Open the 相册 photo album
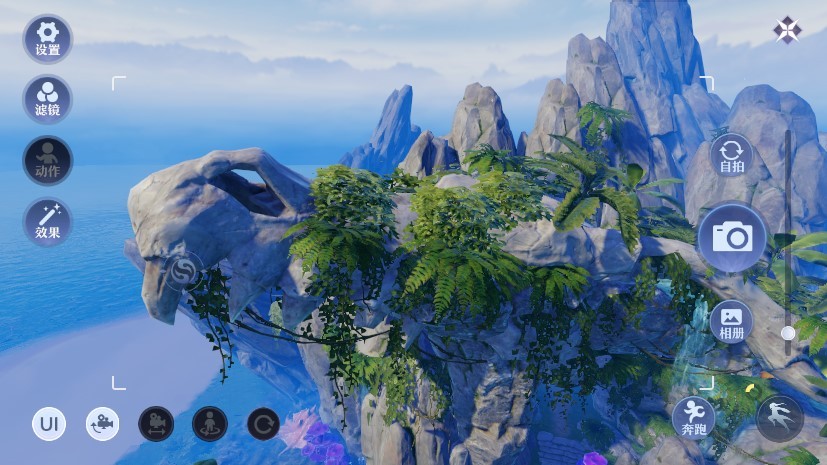This screenshot has height=465, width=827. coord(732,321)
